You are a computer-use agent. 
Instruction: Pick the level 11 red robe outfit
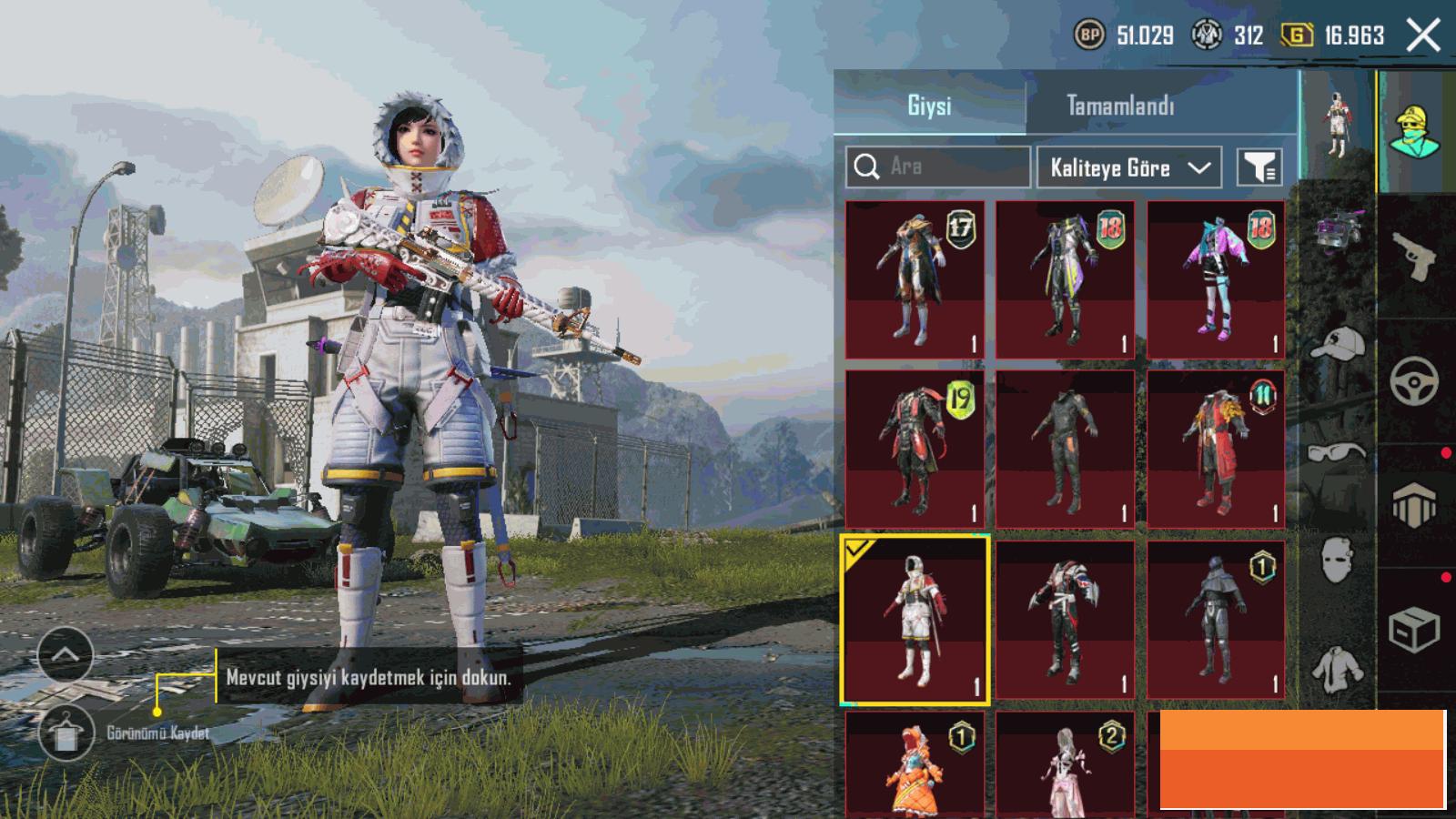click(1216, 448)
